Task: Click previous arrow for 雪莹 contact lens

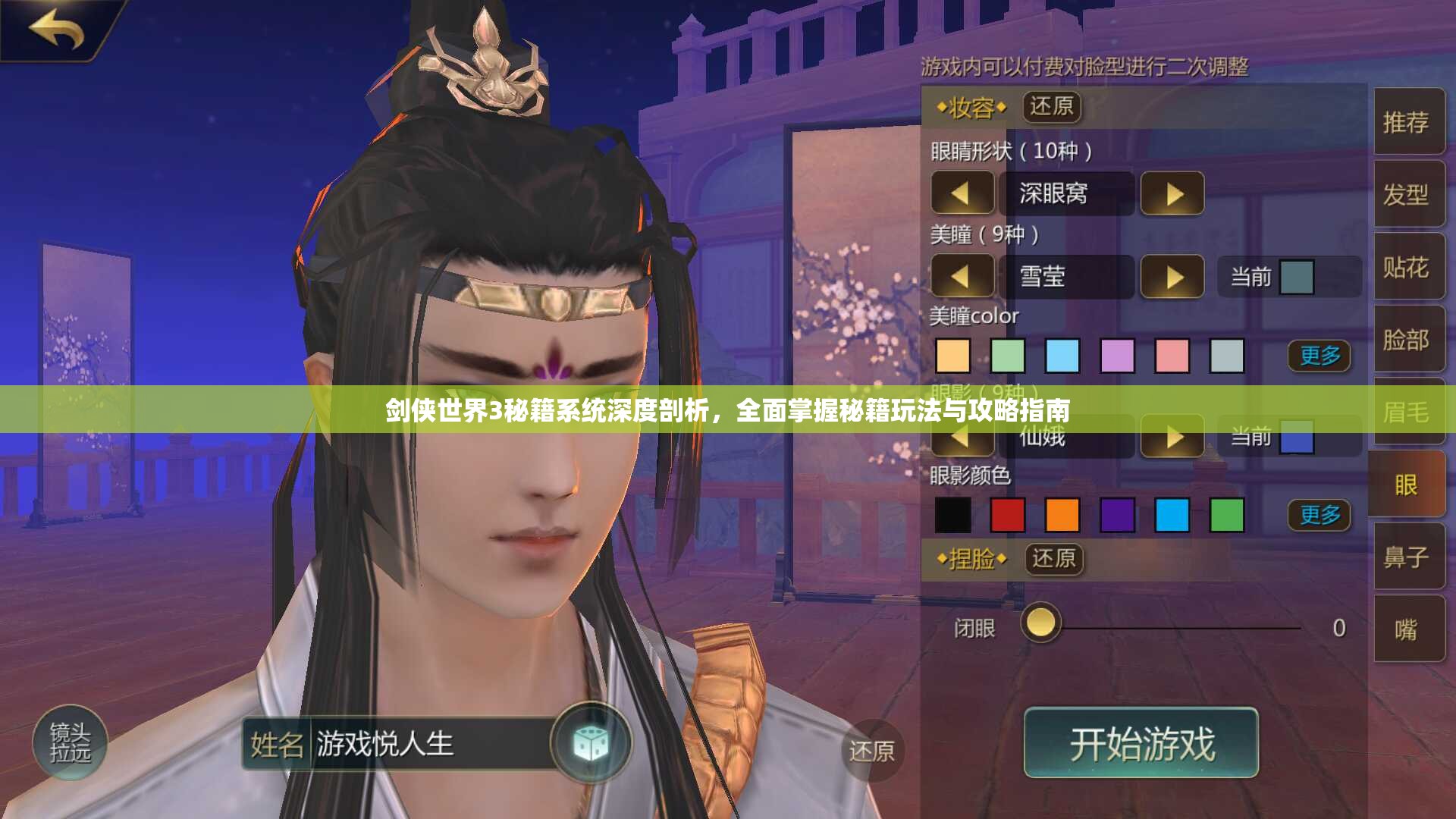Action: [x=963, y=277]
